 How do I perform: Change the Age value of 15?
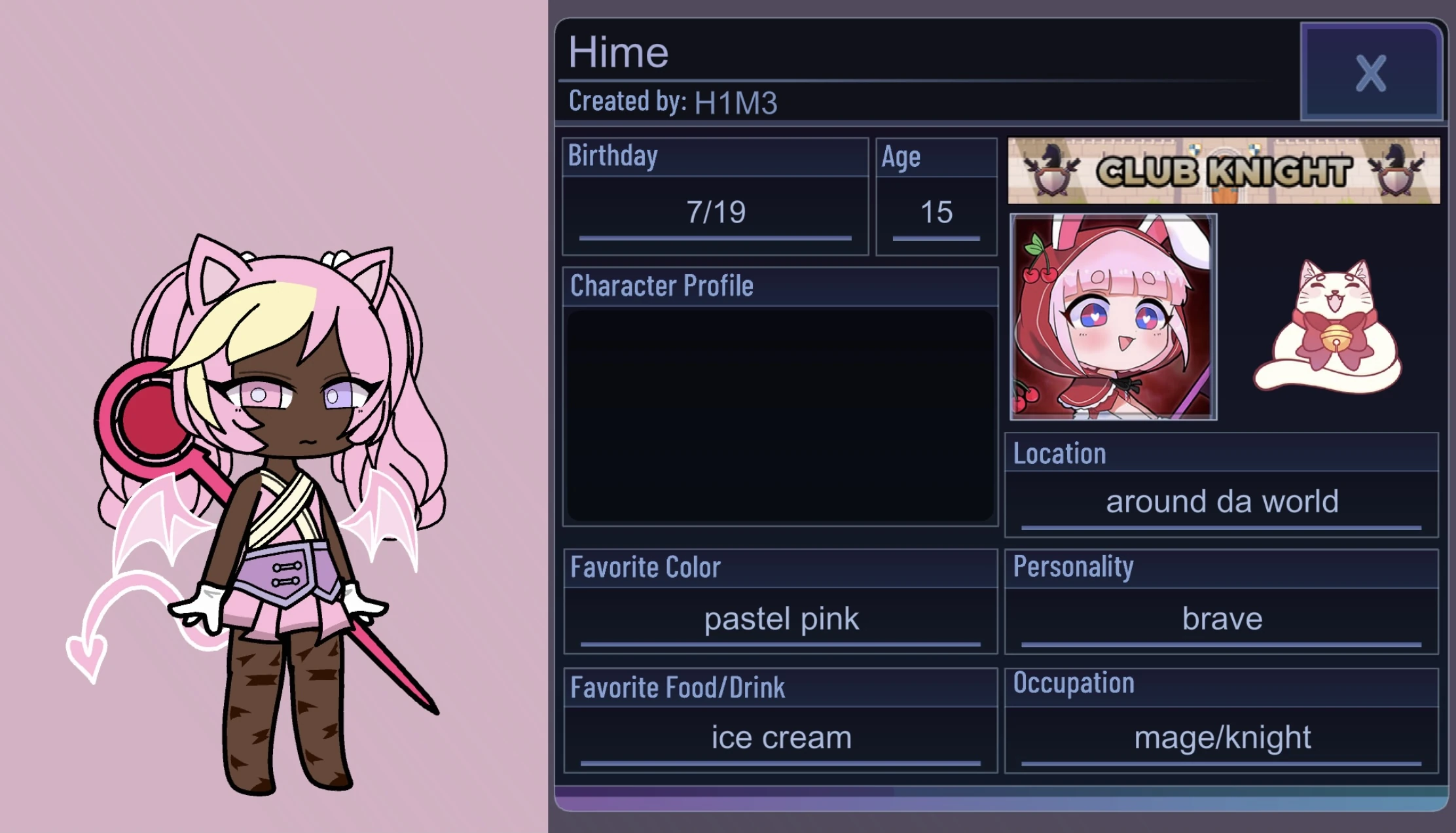click(x=936, y=211)
